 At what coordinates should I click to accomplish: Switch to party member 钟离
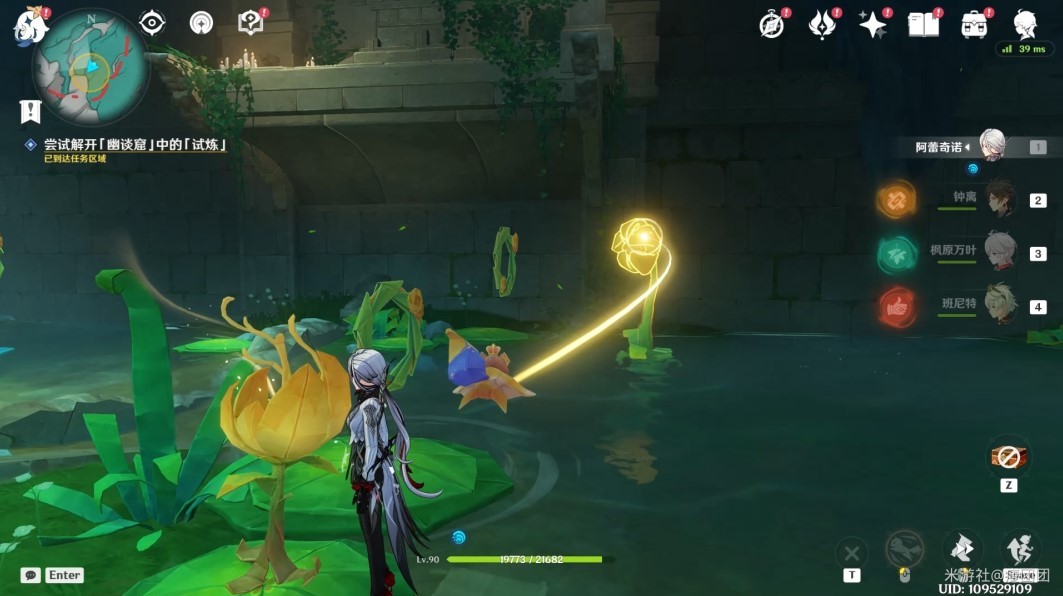(999, 198)
